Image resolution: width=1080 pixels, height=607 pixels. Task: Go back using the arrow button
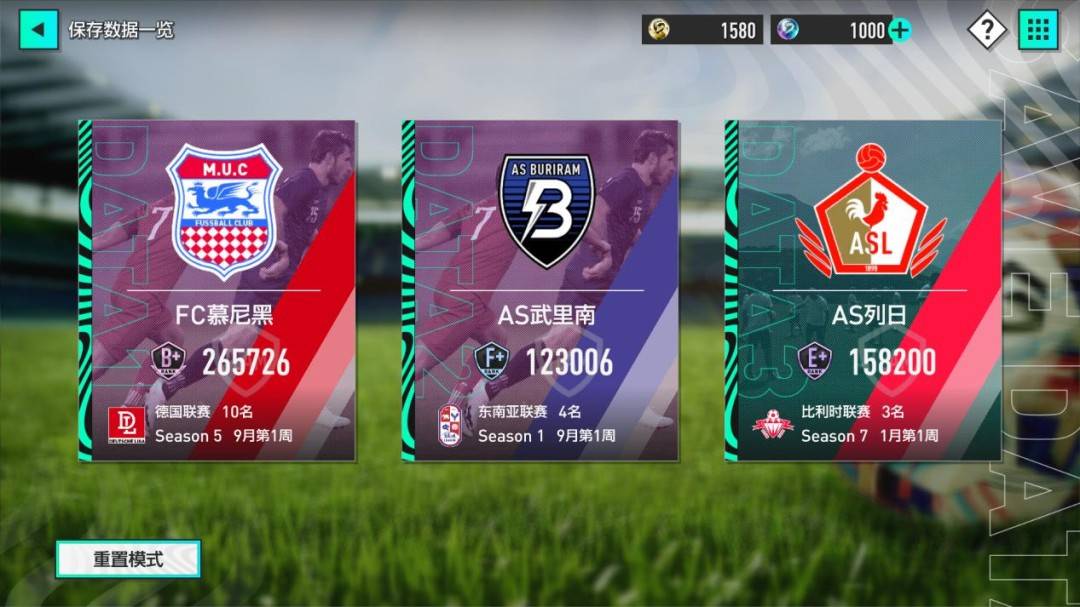[x=38, y=29]
